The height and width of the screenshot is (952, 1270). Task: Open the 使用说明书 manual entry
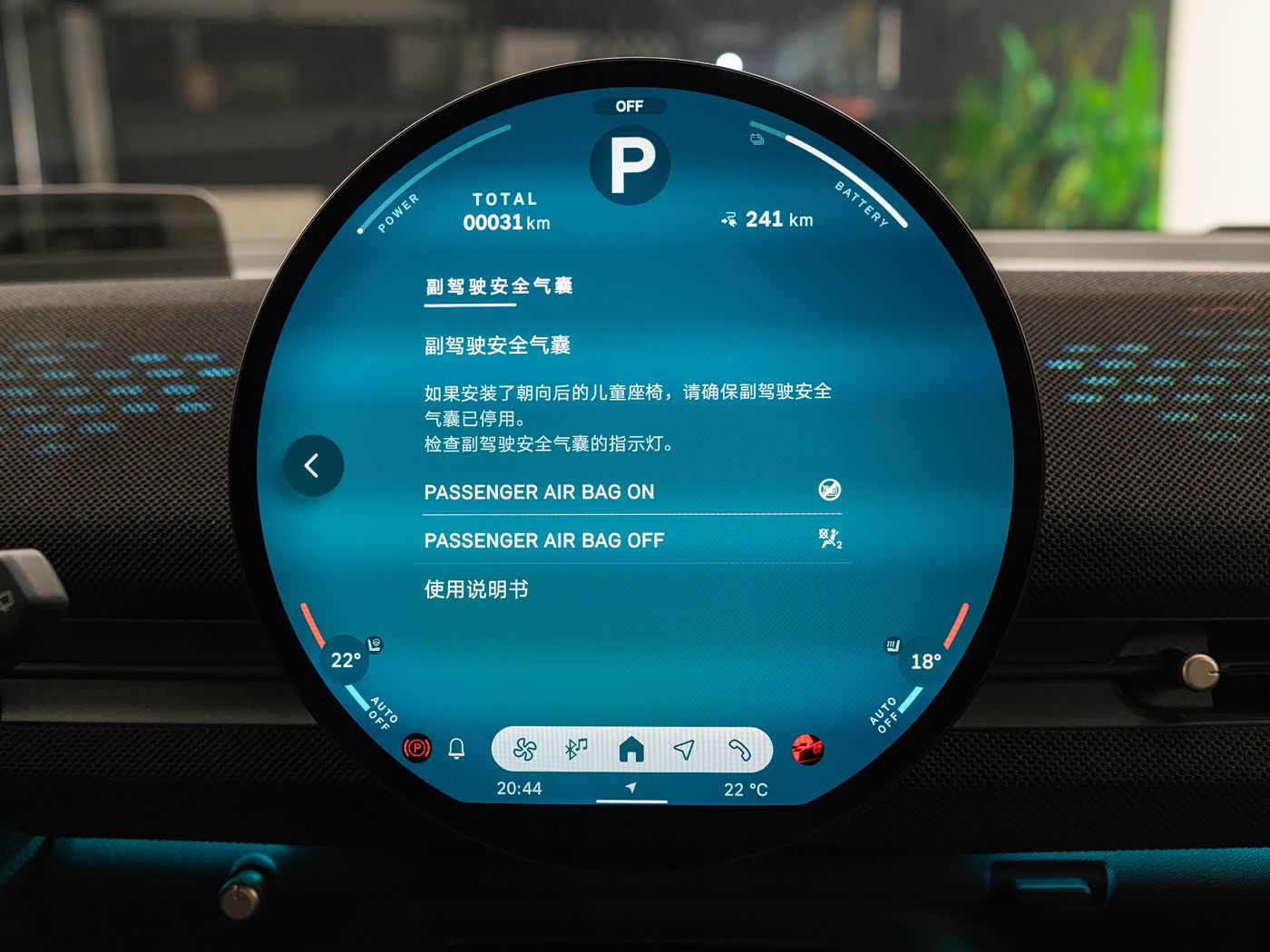coord(477,589)
